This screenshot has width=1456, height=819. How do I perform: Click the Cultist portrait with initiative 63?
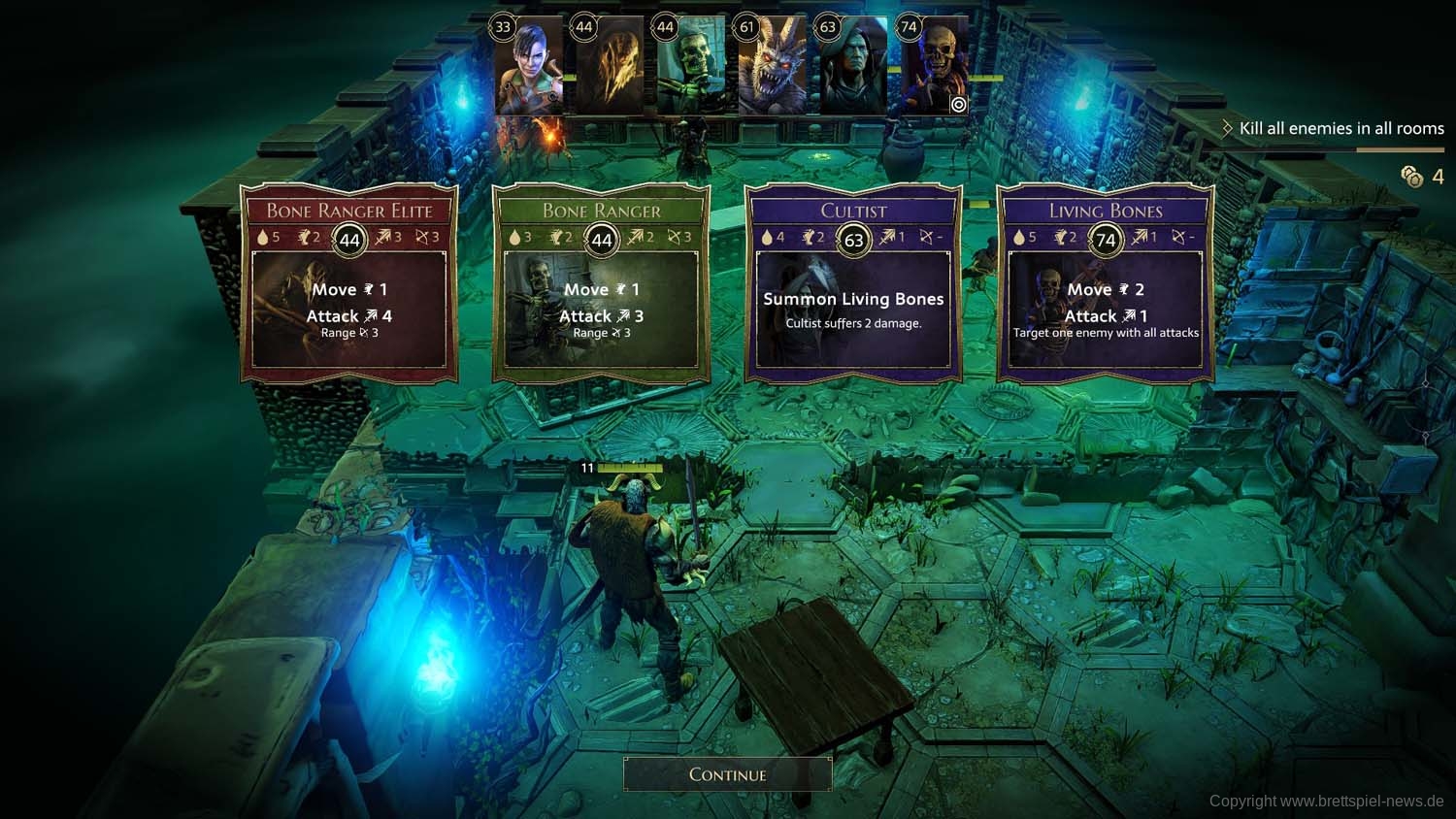[854, 68]
